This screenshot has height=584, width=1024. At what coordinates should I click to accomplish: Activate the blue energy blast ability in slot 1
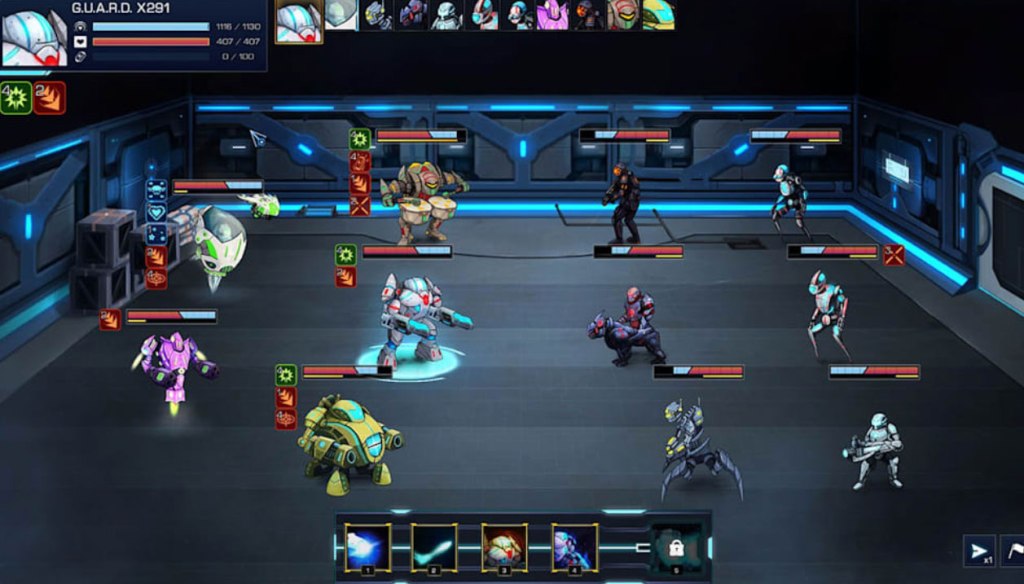click(368, 546)
